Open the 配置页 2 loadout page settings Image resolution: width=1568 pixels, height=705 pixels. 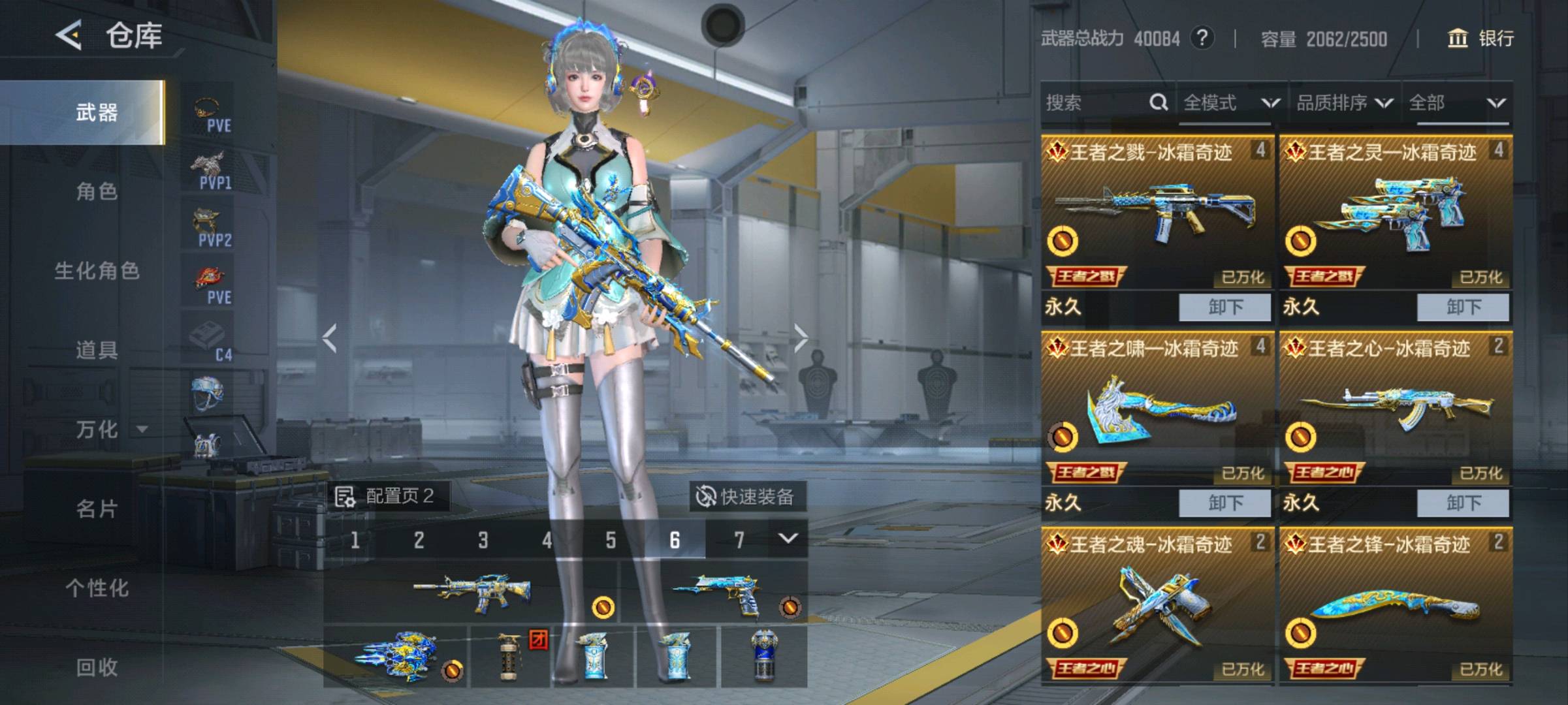click(x=387, y=496)
